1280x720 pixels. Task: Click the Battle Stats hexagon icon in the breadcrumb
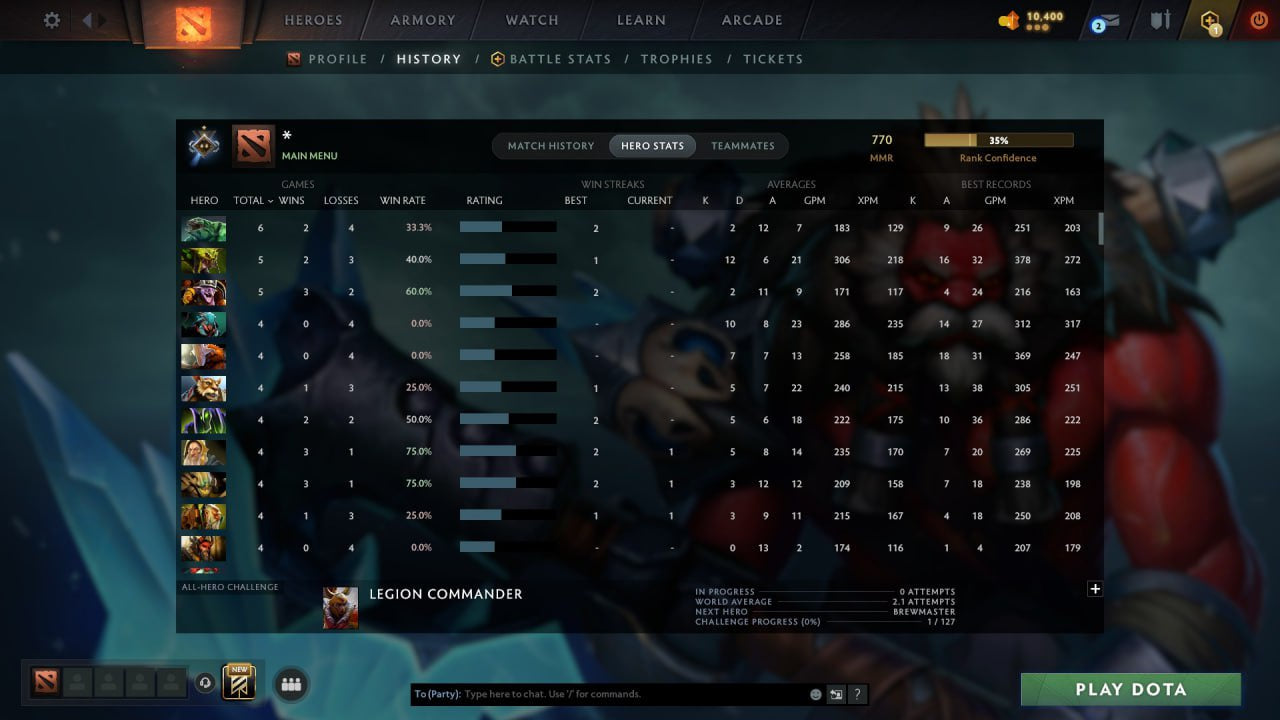click(x=496, y=59)
